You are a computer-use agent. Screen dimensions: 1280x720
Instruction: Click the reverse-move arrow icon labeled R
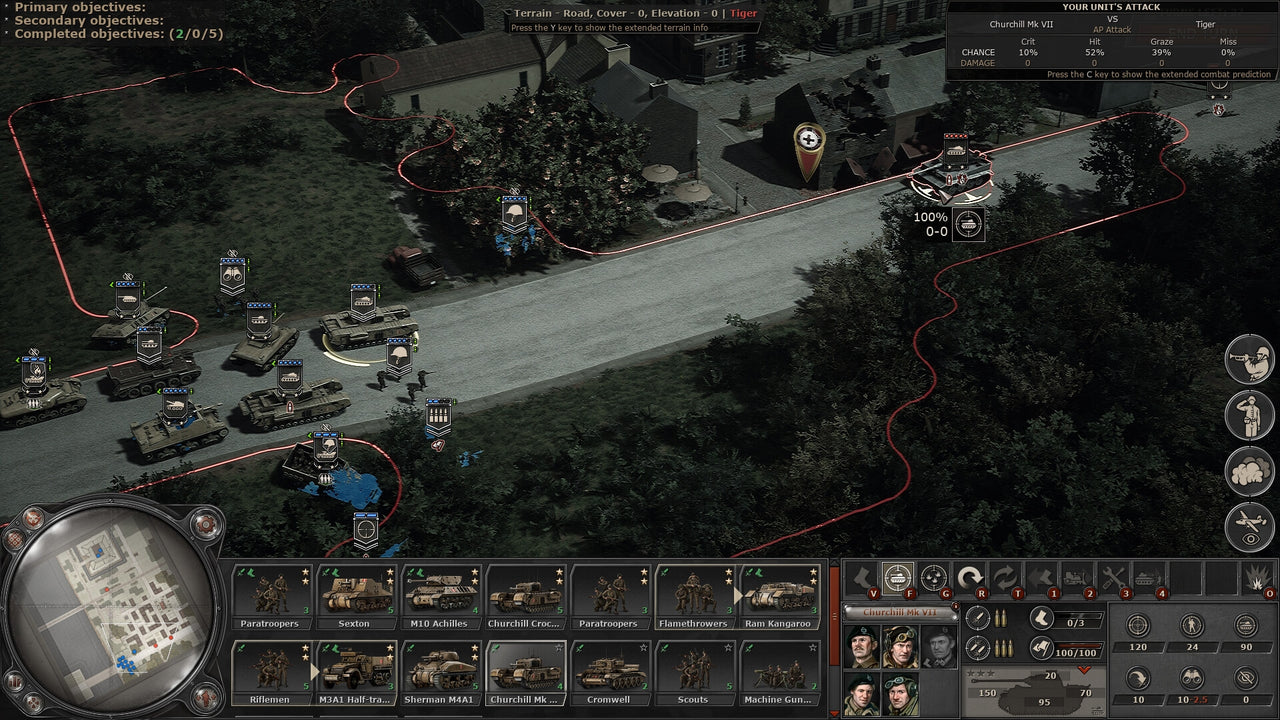tap(971, 576)
